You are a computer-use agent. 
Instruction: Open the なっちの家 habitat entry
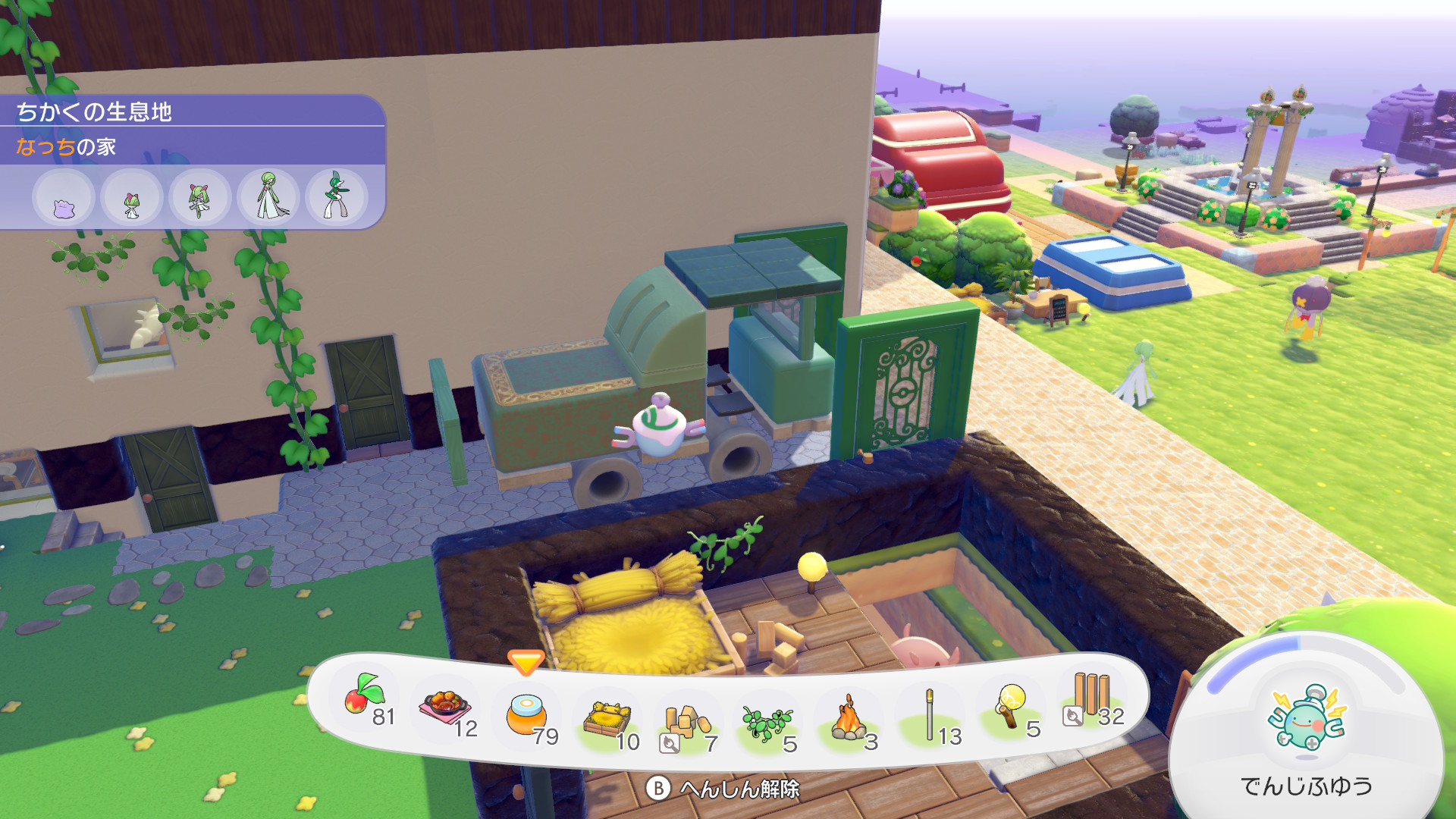click(x=67, y=146)
